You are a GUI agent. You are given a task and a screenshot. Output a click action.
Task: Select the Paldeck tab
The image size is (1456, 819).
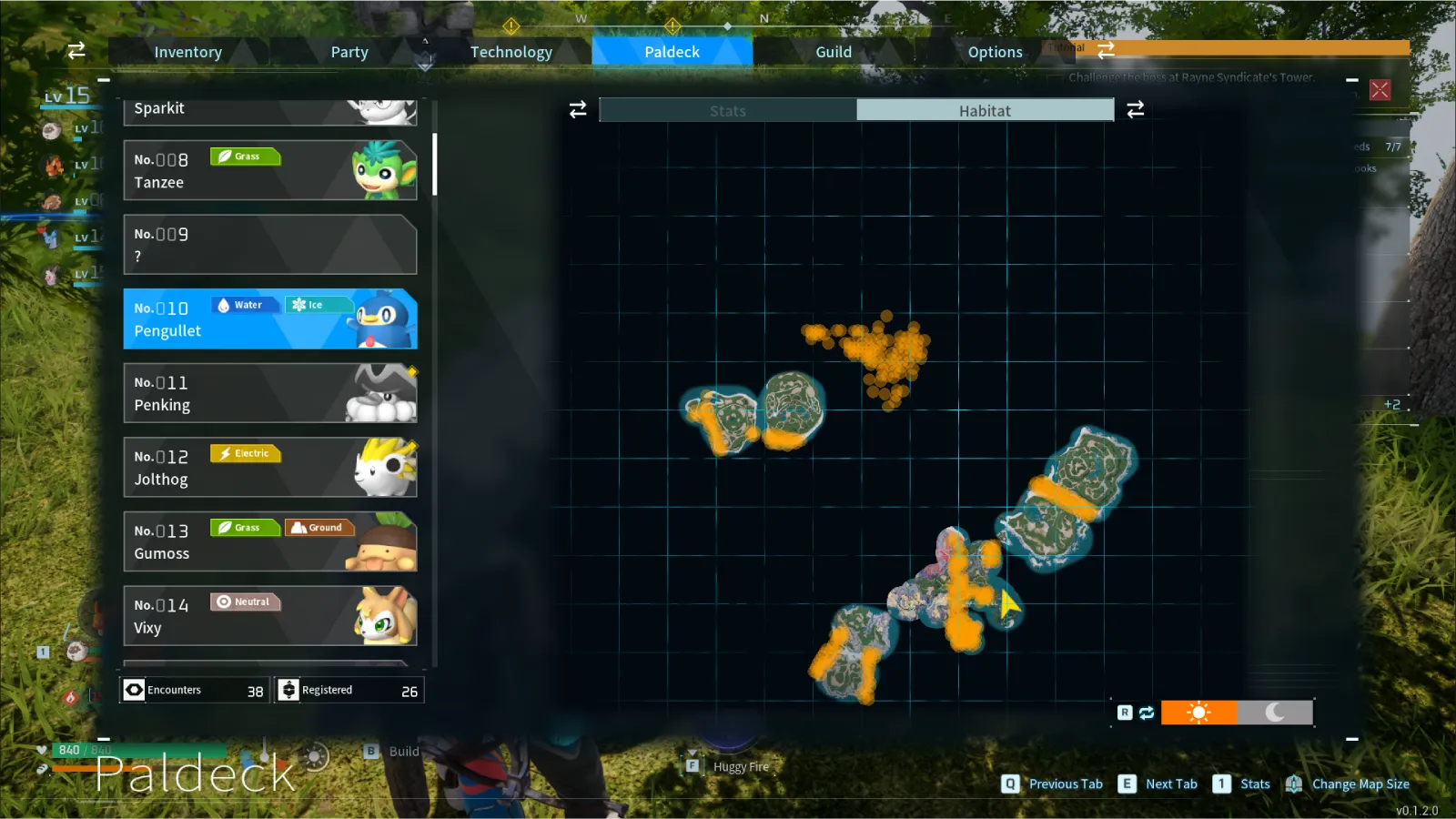(x=672, y=52)
